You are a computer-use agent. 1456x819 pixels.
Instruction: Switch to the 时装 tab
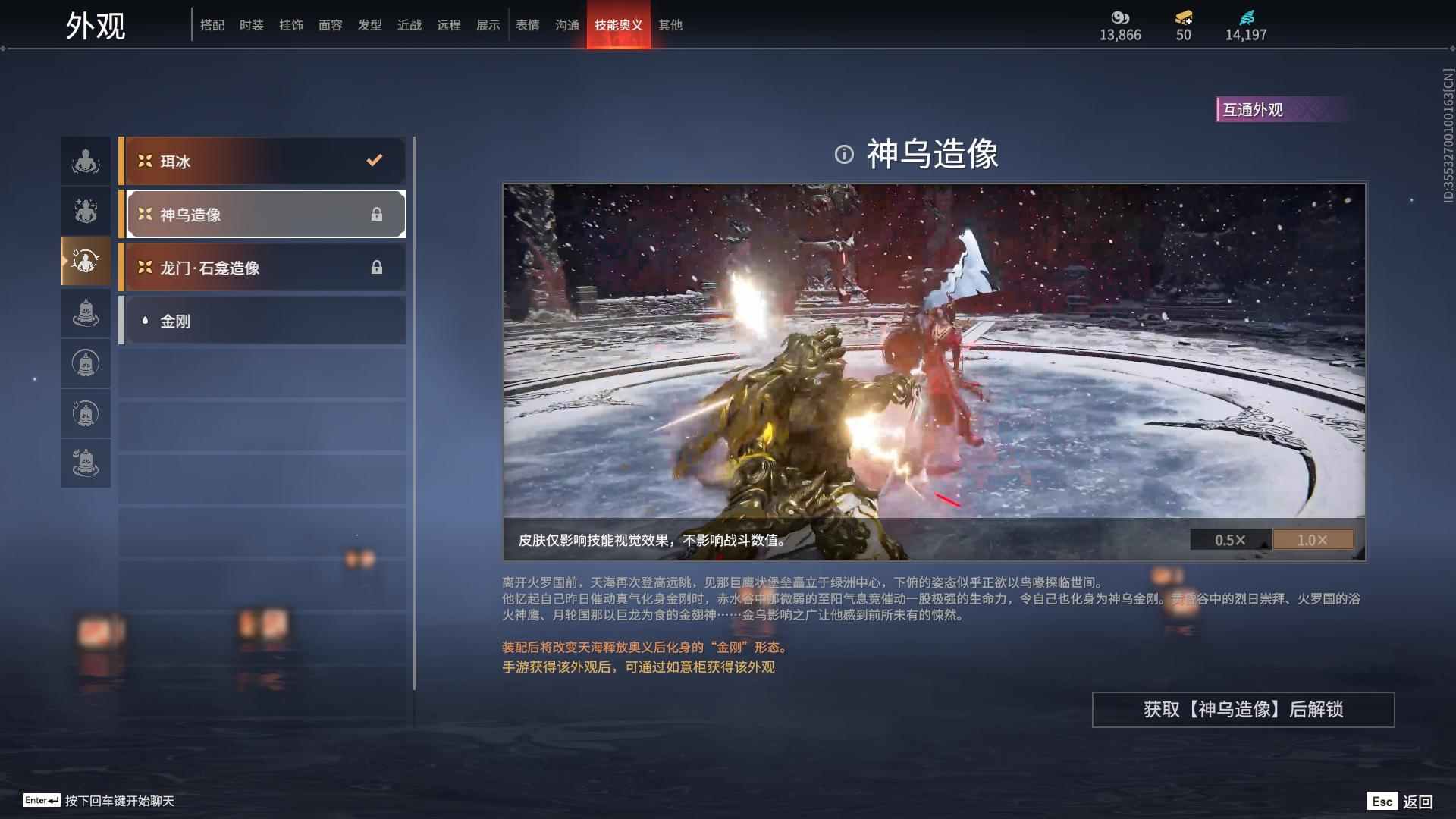coord(252,25)
